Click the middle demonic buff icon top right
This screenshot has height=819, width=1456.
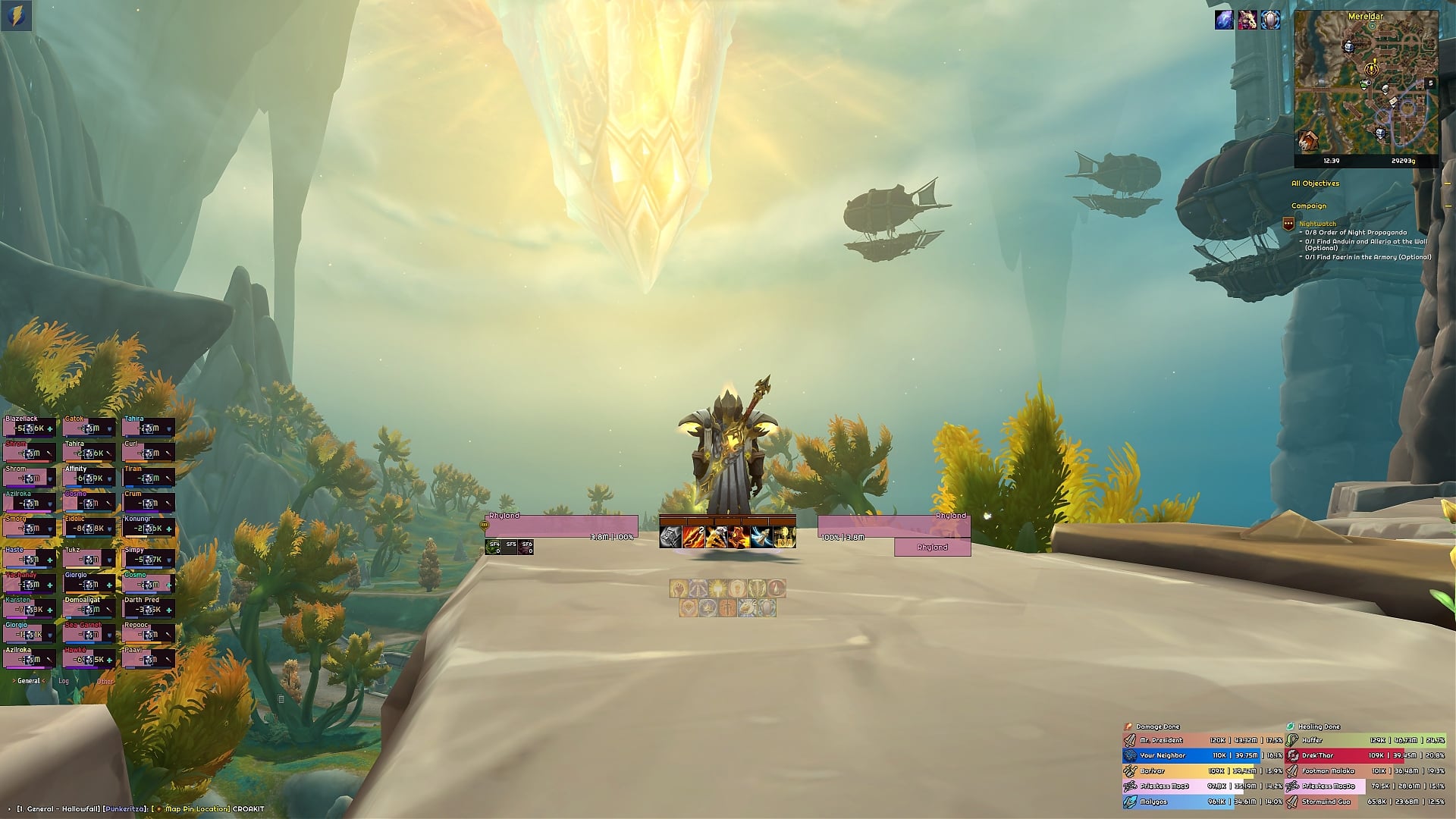click(x=1247, y=20)
